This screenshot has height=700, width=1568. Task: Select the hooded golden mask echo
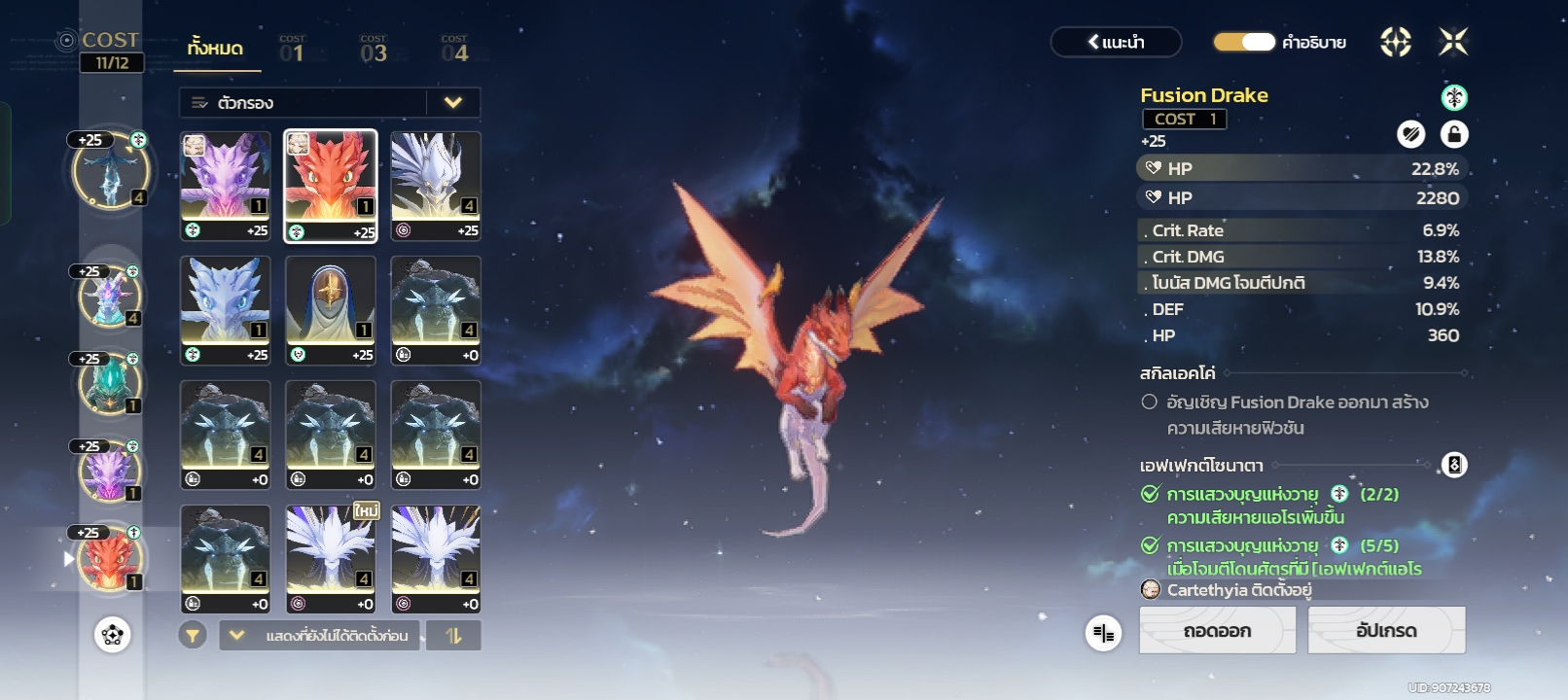coord(331,310)
